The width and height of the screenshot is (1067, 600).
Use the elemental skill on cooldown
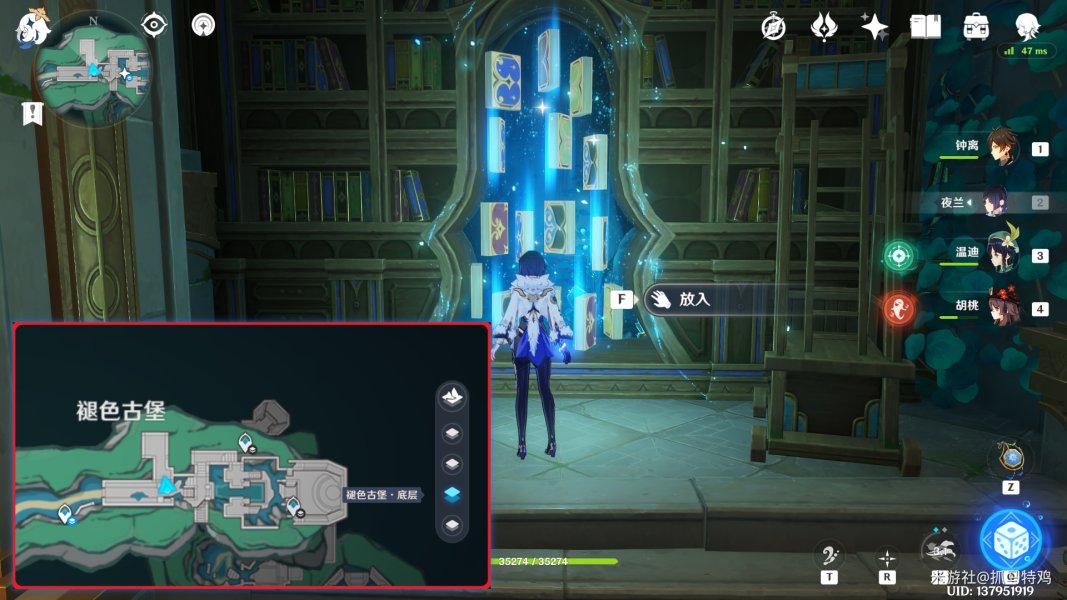point(940,549)
